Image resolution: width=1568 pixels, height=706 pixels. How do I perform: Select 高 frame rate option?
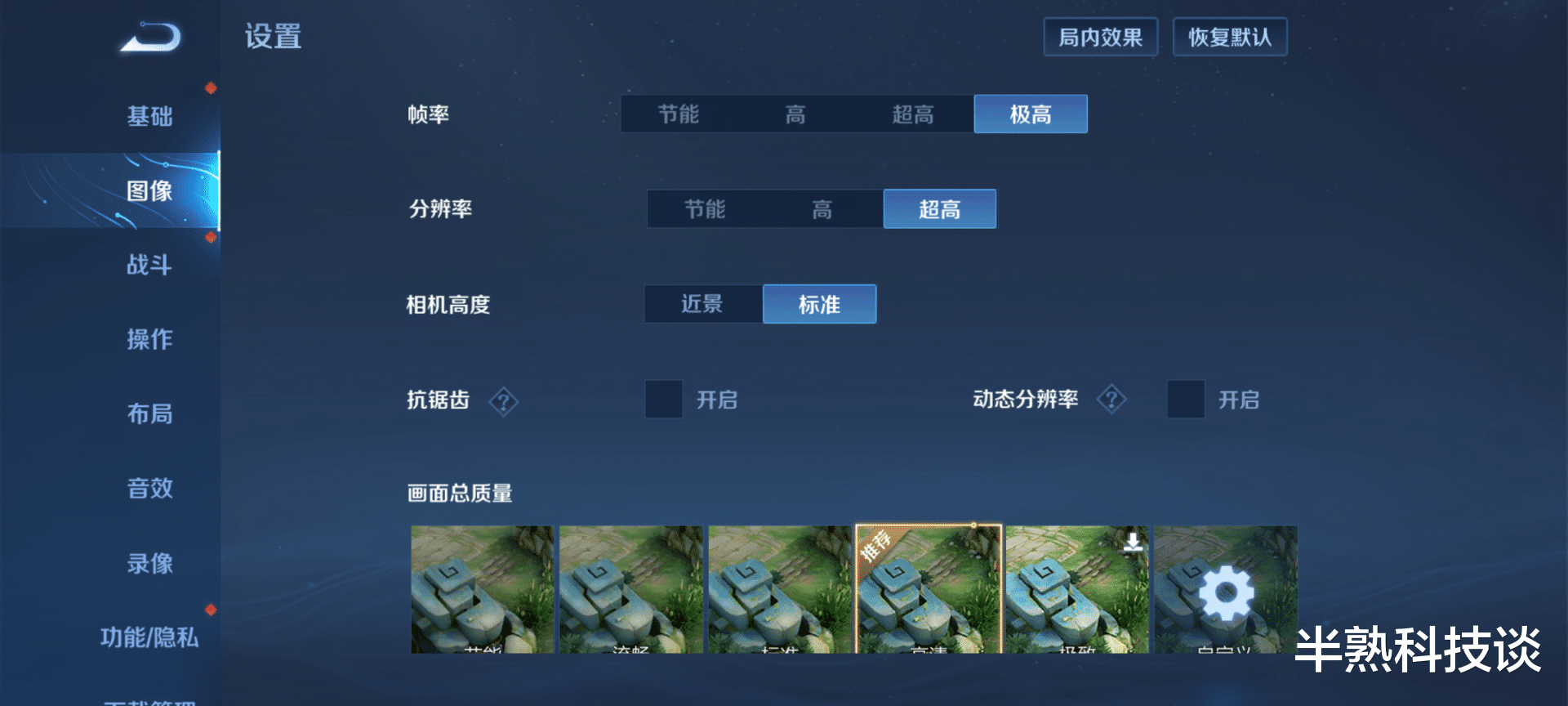coord(795,114)
